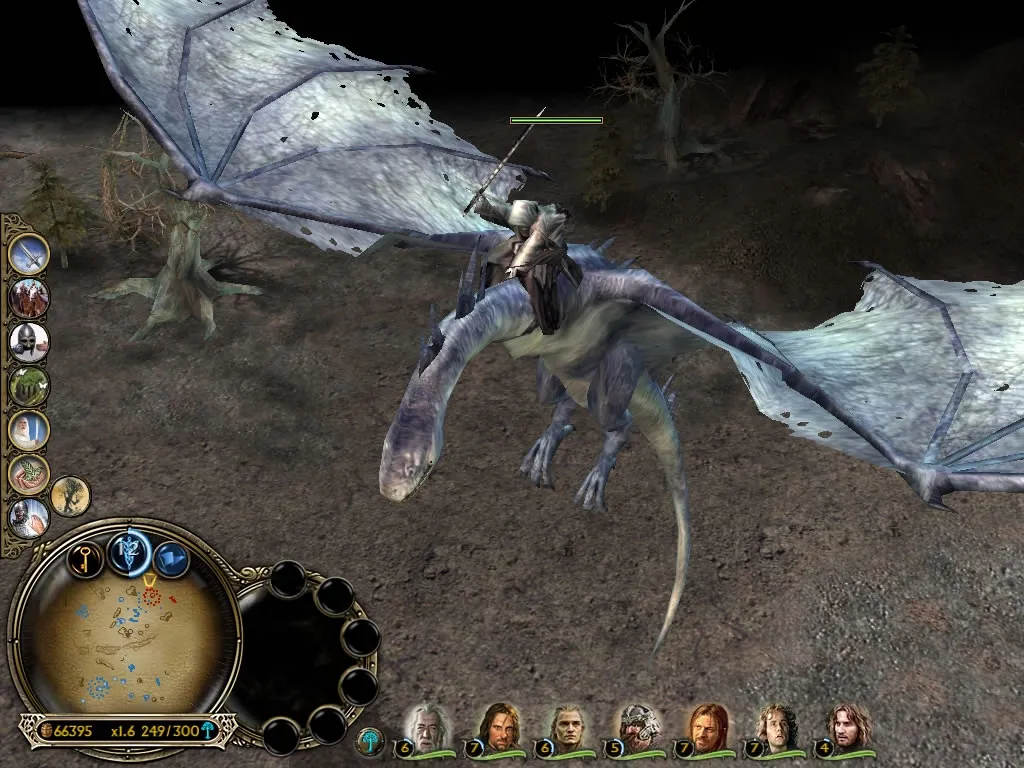Choose Legolas's hero portrait
1024x768 pixels.
click(x=568, y=727)
